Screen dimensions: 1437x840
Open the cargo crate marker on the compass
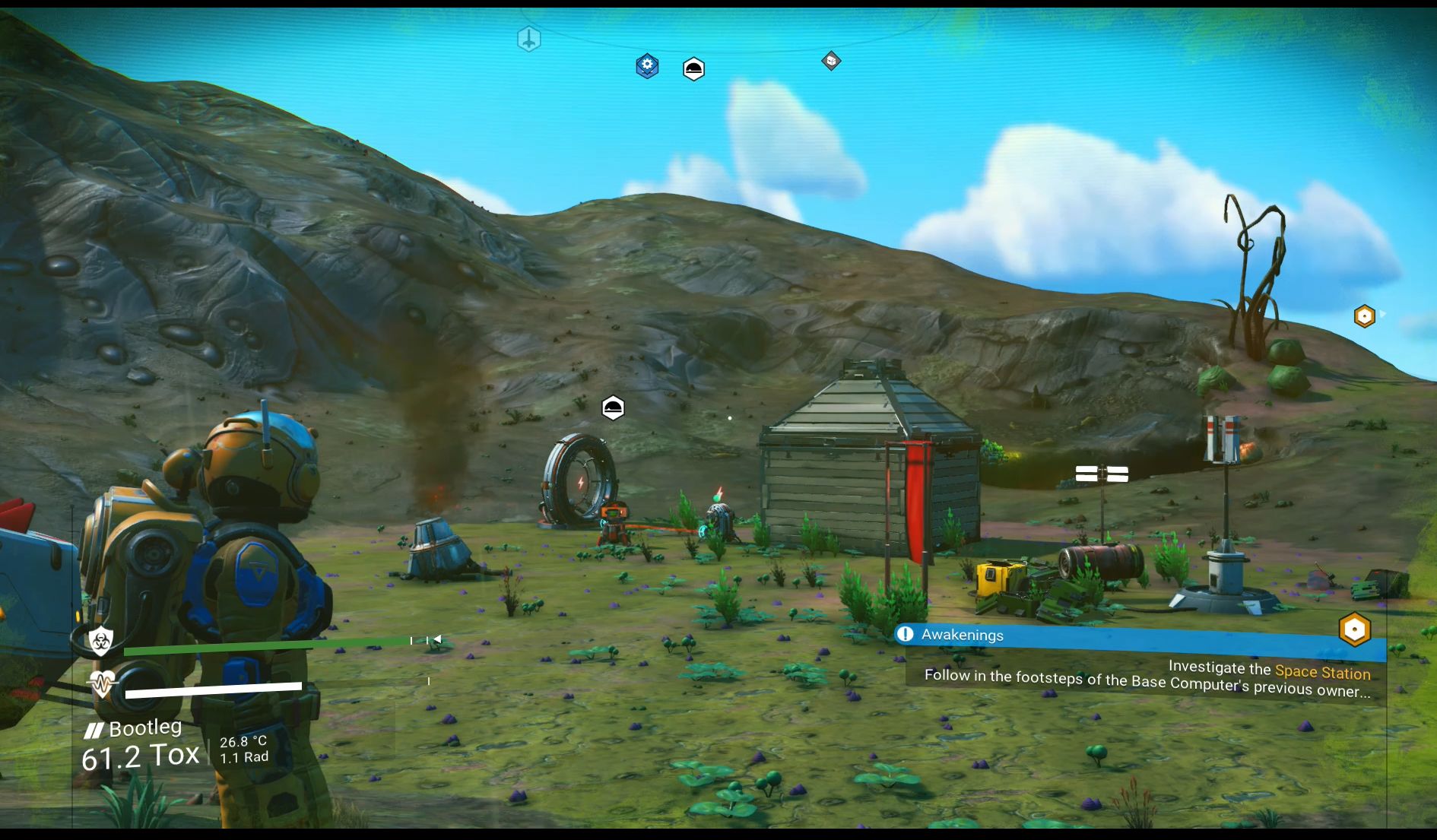831,62
